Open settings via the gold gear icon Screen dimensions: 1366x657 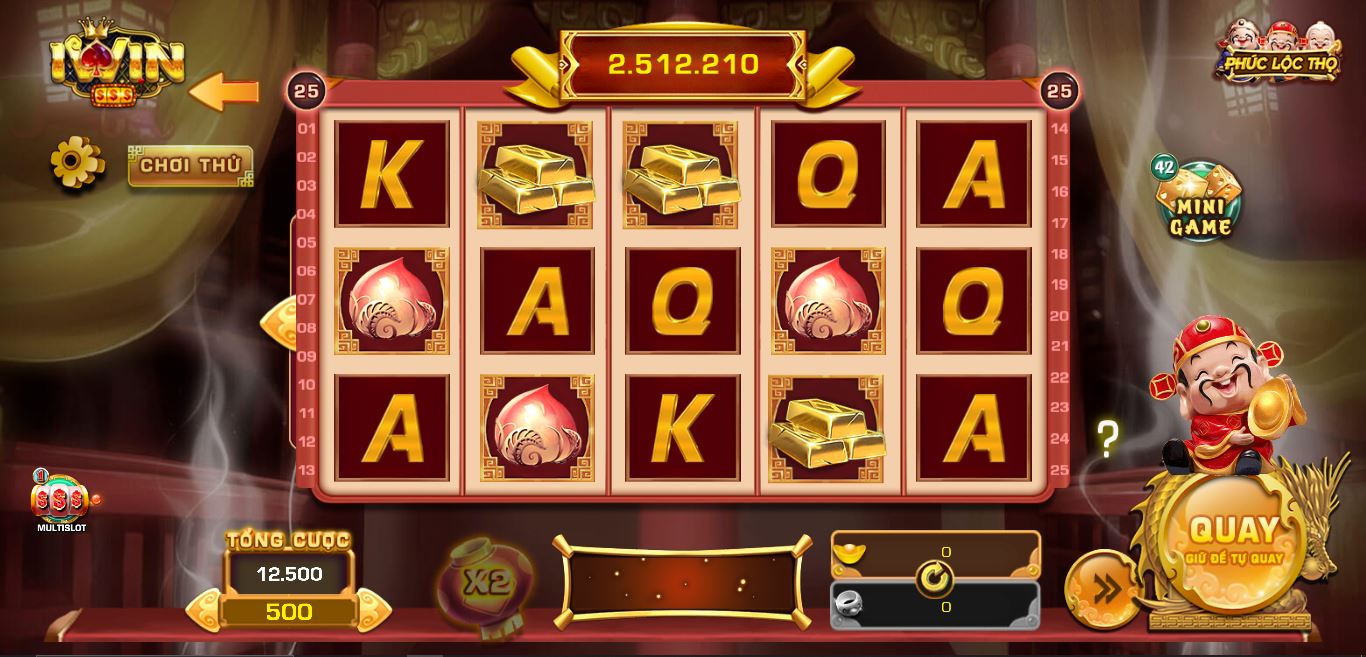pos(77,162)
